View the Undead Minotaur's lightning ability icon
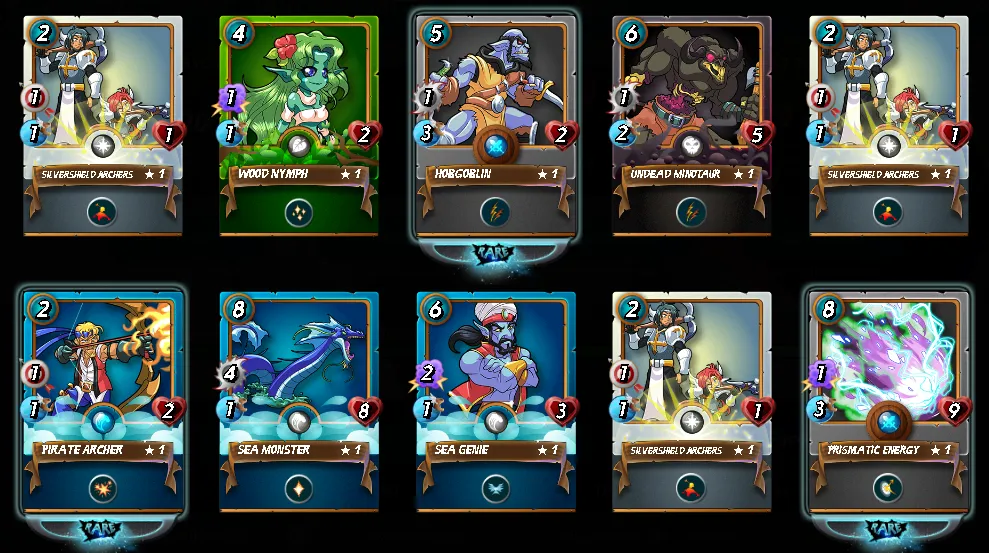This screenshot has height=553, width=989. (692, 212)
